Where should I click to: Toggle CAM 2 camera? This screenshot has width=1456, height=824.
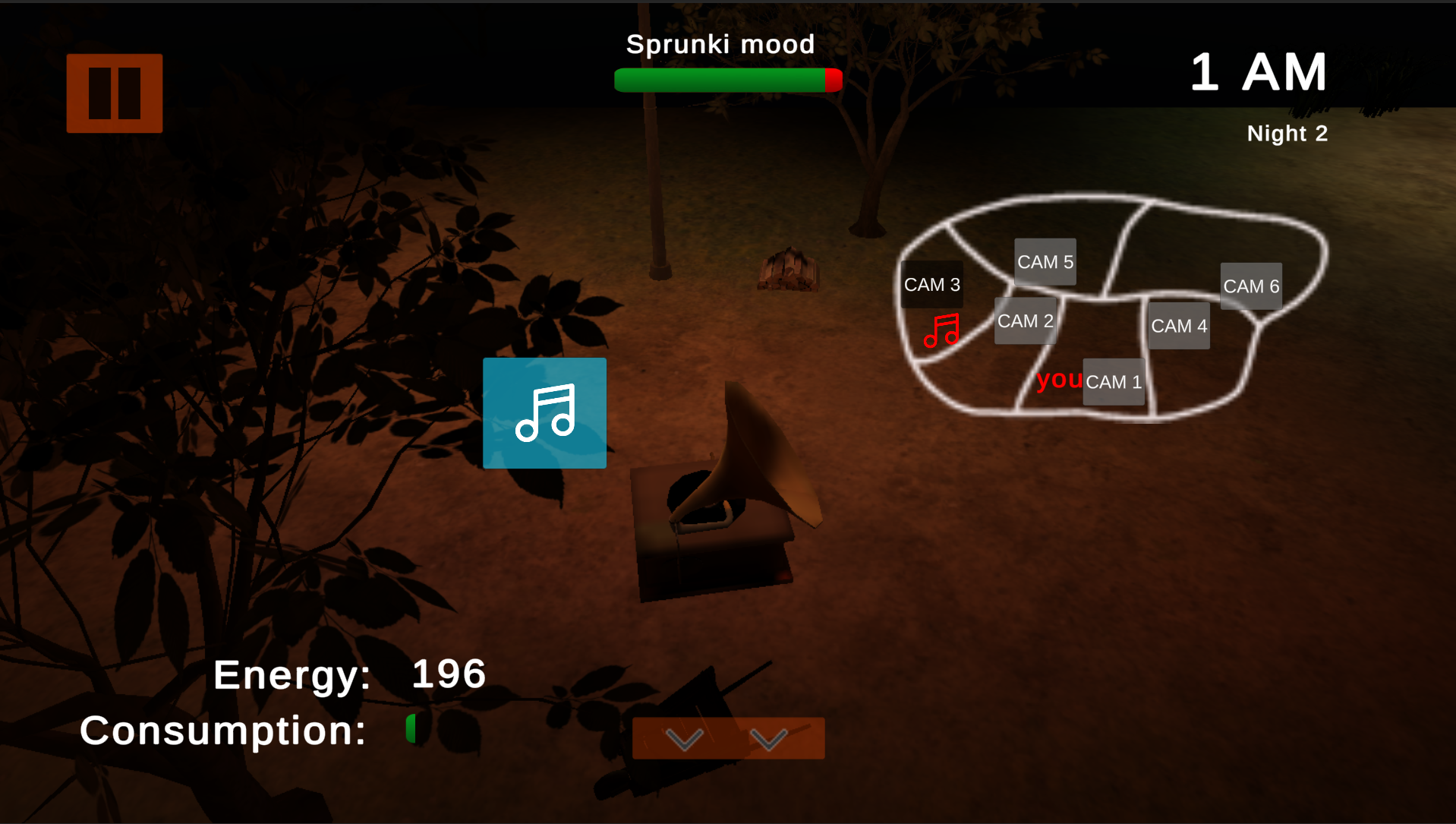point(1025,321)
